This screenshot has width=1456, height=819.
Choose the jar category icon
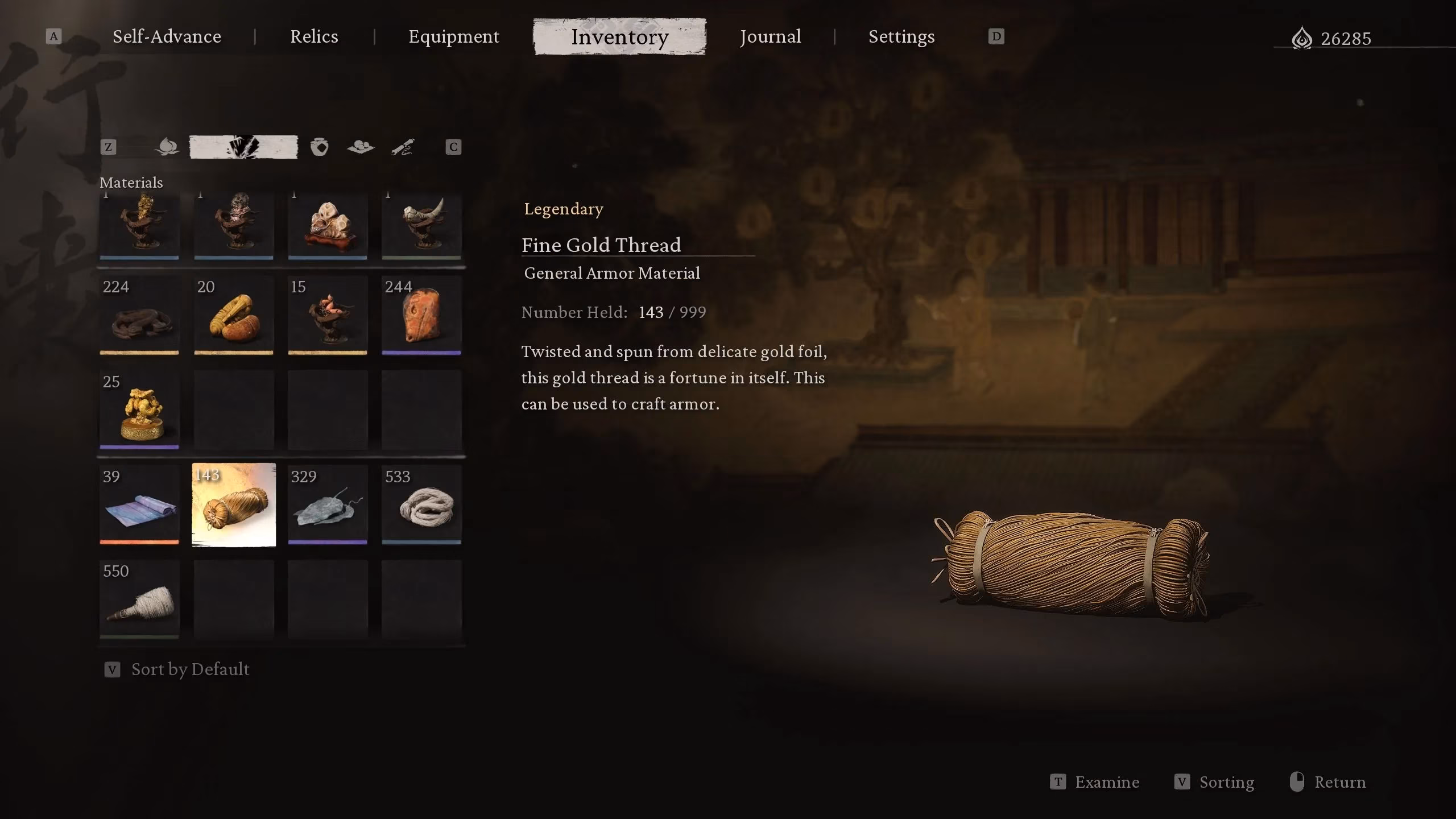(x=319, y=147)
